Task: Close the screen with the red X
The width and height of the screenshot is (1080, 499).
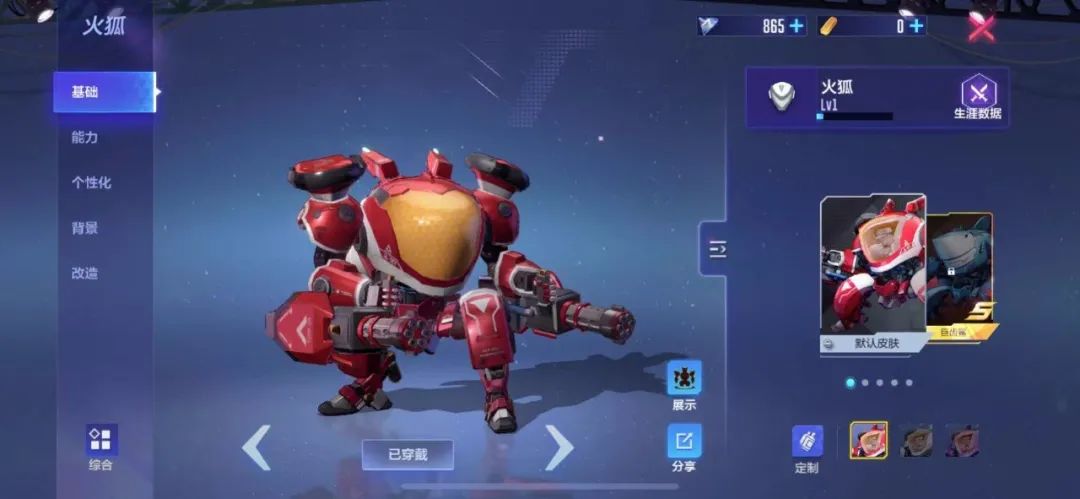Action: coord(981,26)
